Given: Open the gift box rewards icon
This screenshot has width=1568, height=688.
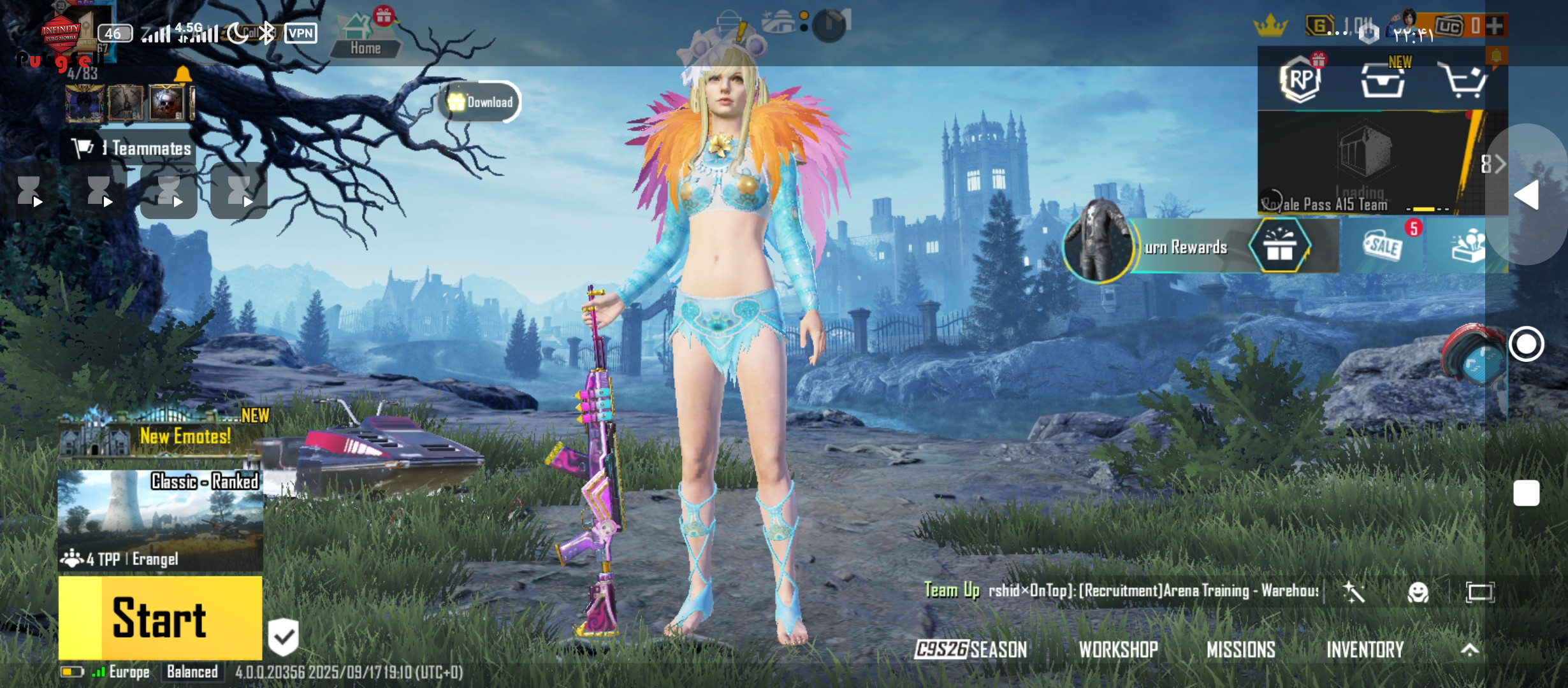Looking at the screenshot, I should click(1279, 247).
